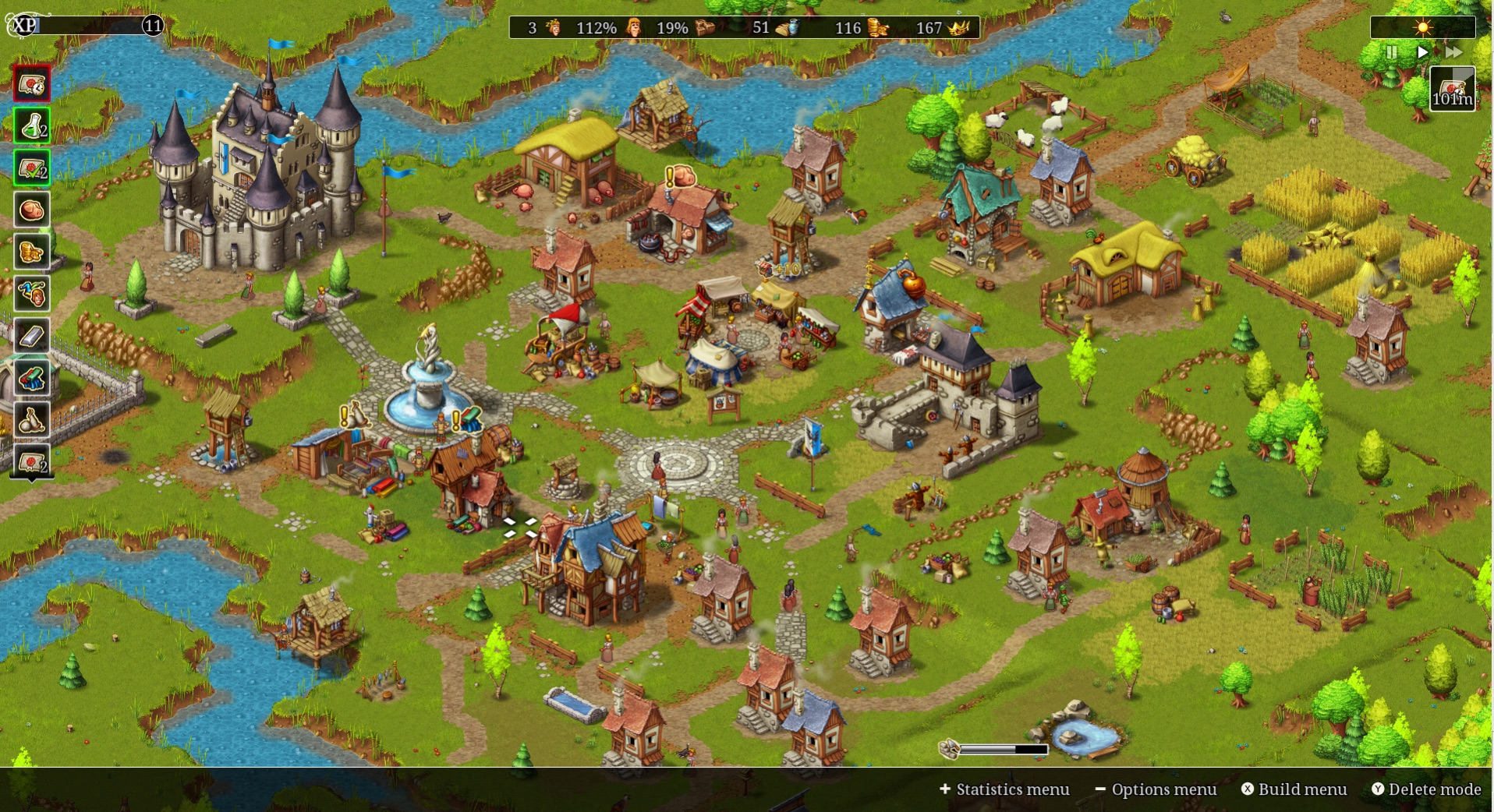Viewport: 1494px width, 812px height.
Task: Activate Delete mode
Action: [x=1429, y=789]
